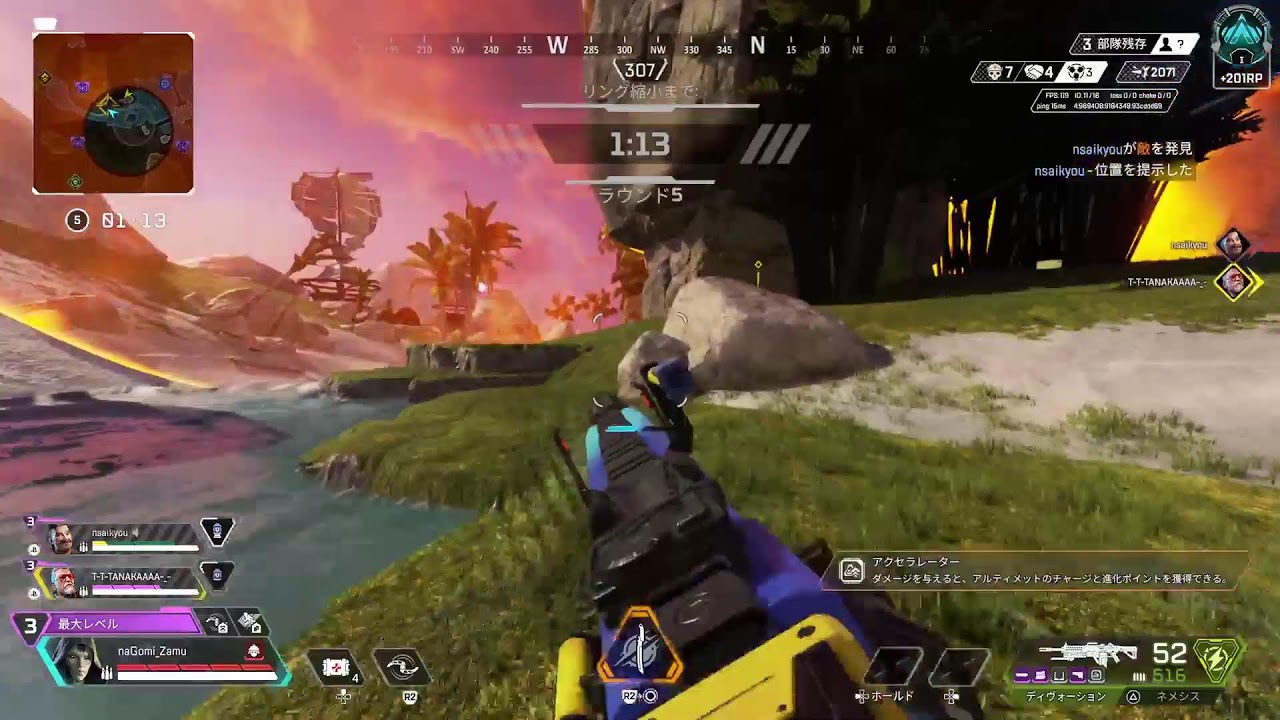1280x720 pixels.
Task: Select T-T-TANAKAAAA's yellow diamond marker portrait
Action: point(1234,282)
